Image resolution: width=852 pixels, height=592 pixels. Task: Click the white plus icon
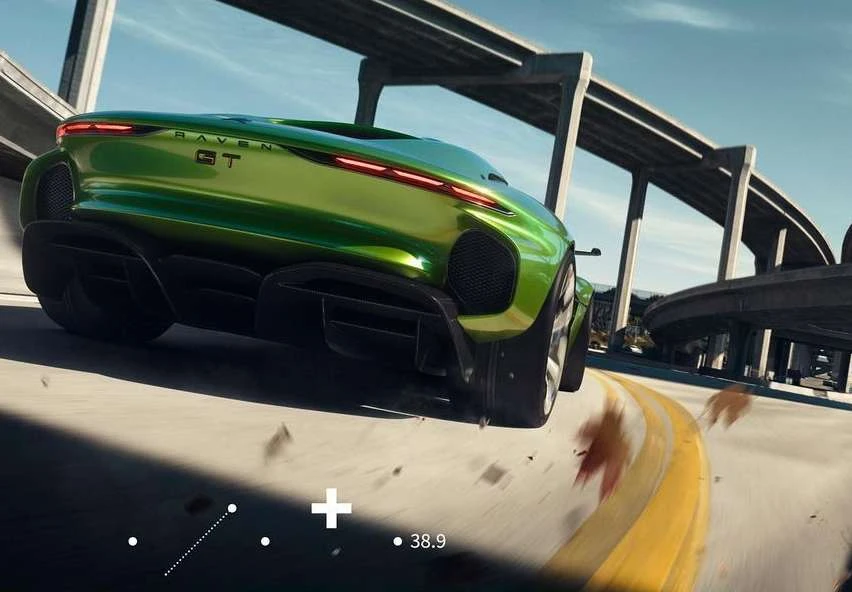[x=331, y=508]
